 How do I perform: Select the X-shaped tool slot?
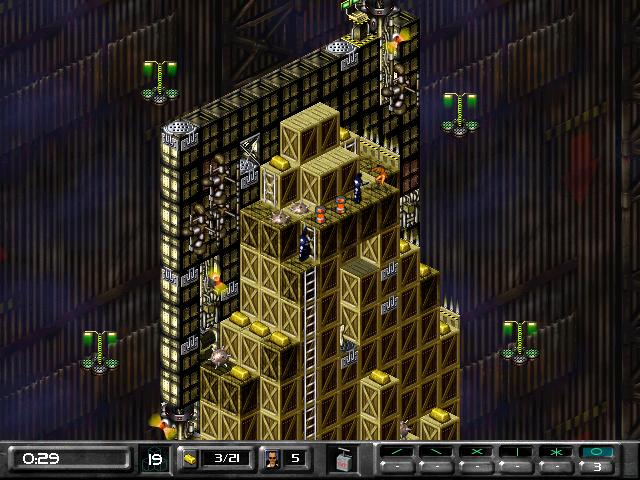pos(477,452)
